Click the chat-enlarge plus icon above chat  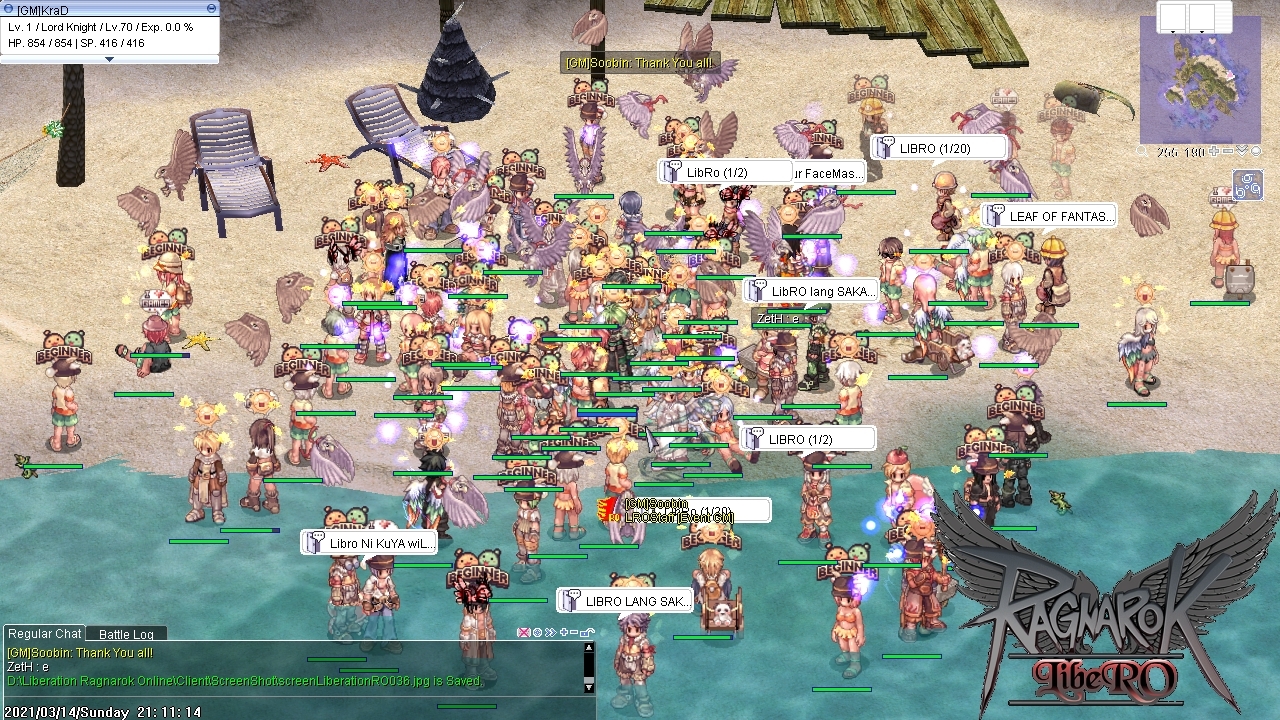coord(564,632)
